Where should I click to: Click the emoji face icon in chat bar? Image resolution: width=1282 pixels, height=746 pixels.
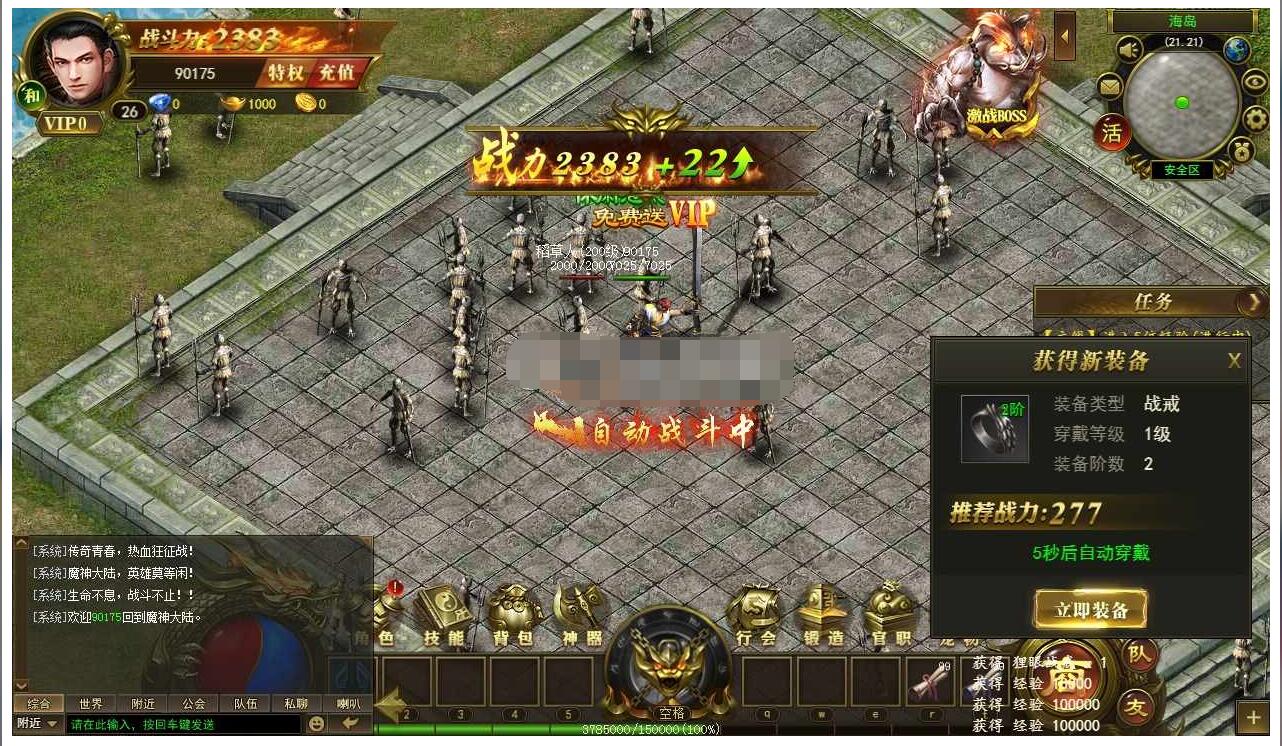point(315,724)
